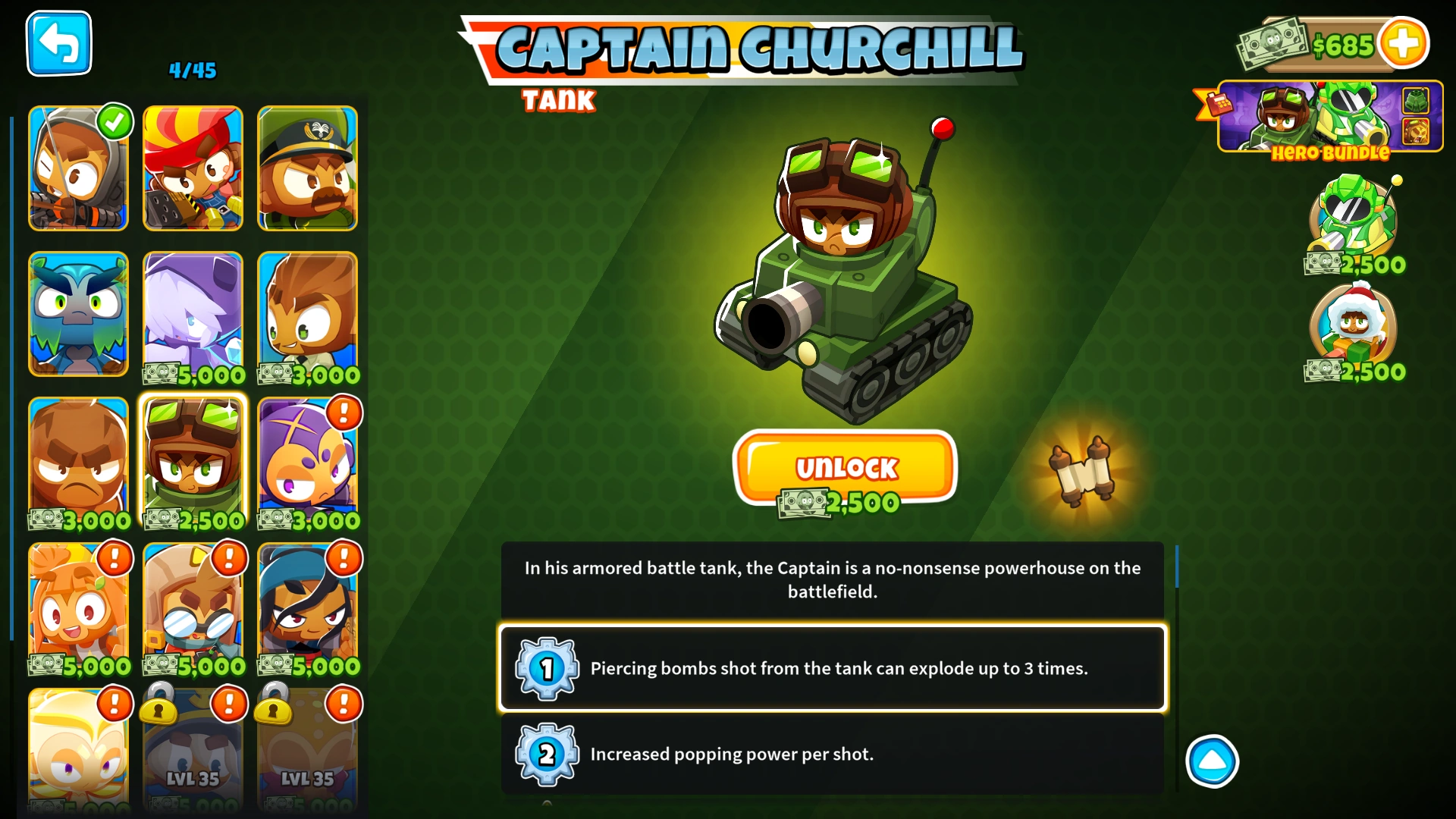Select Obyn Greenfoot's portrait

click(x=78, y=315)
